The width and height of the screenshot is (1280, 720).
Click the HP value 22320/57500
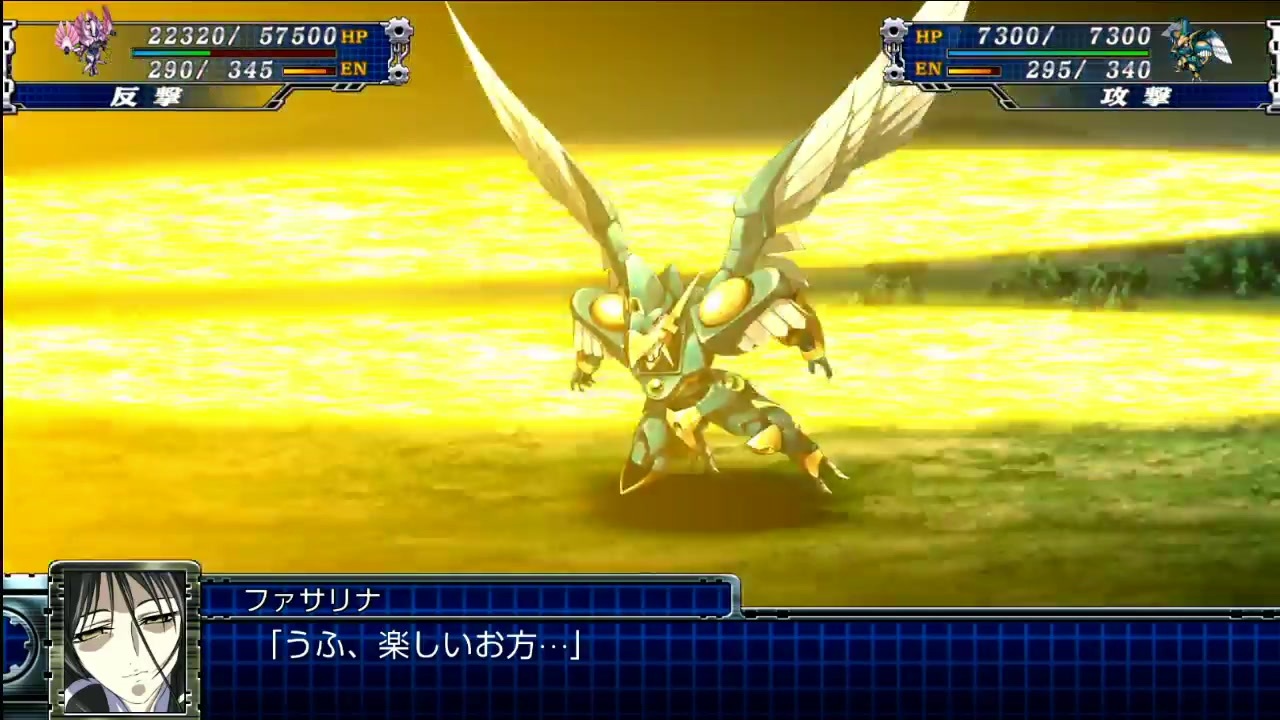tap(240, 33)
